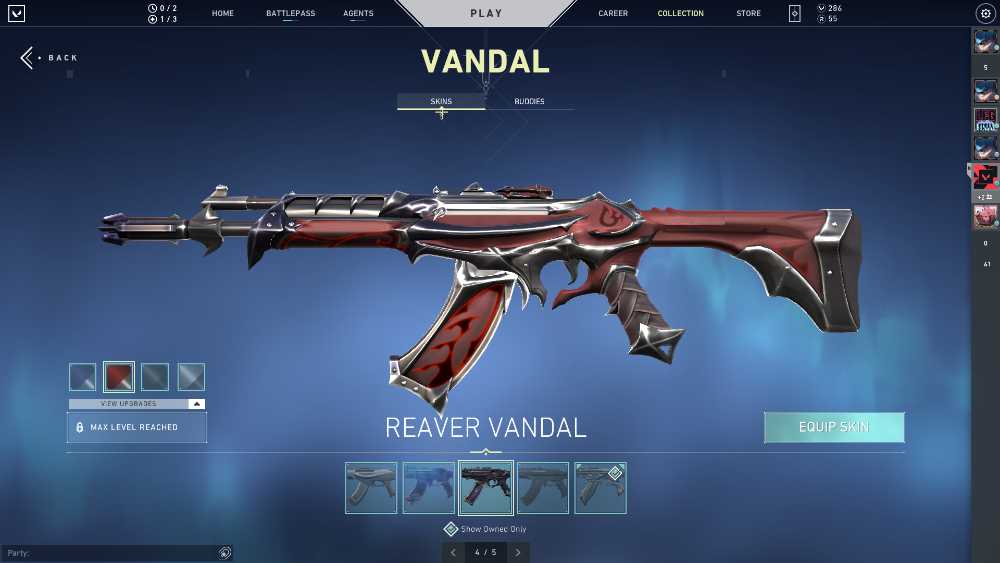The image size is (1000, 563).
Task: Open the Collection page
Action: click(x=680, y=14)
